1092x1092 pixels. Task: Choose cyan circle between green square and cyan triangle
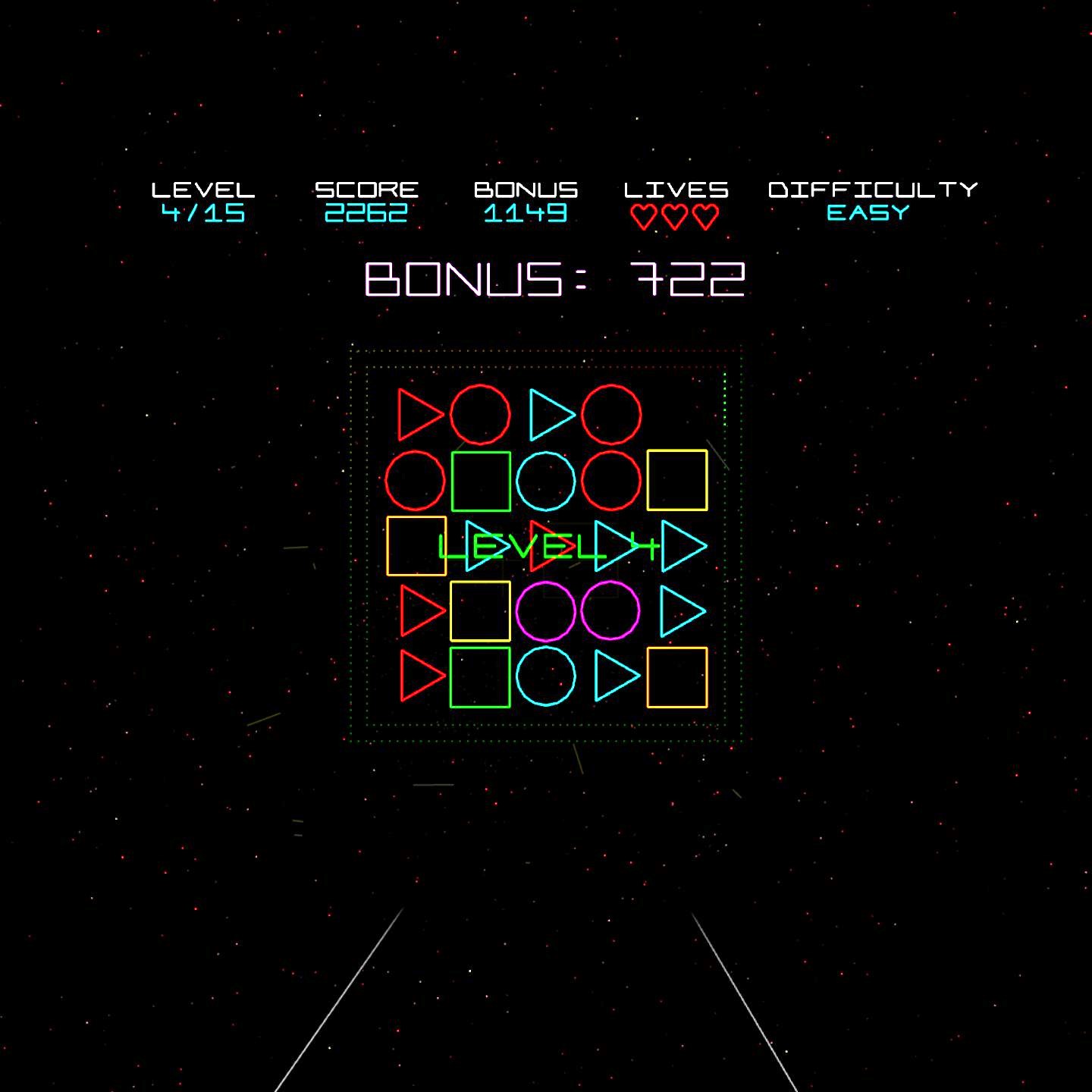[546, 676]
